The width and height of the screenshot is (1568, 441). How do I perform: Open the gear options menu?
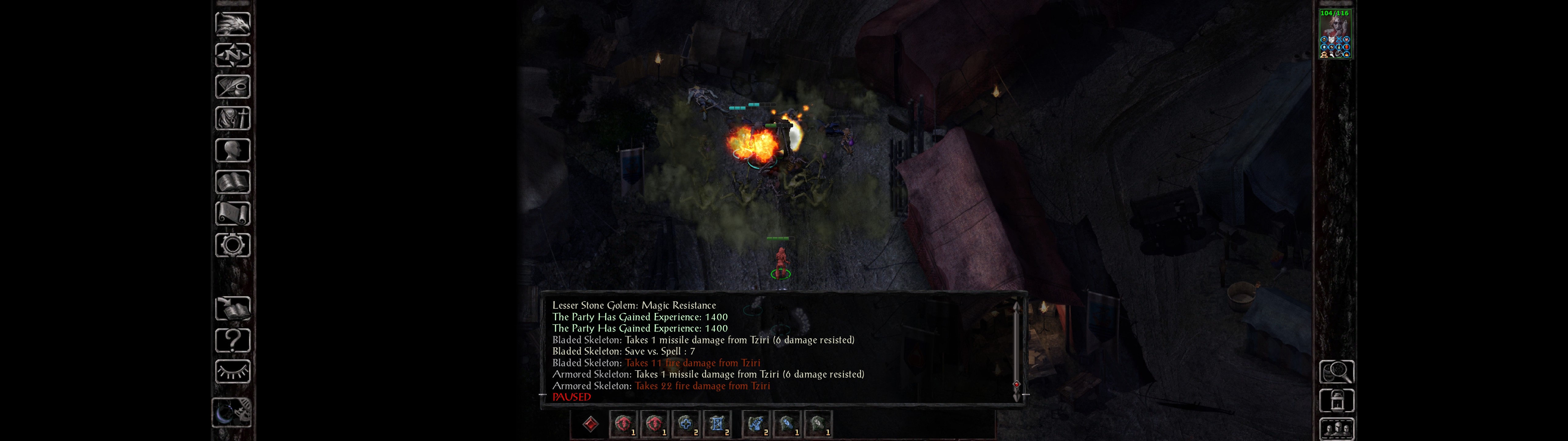pos(232,245)
